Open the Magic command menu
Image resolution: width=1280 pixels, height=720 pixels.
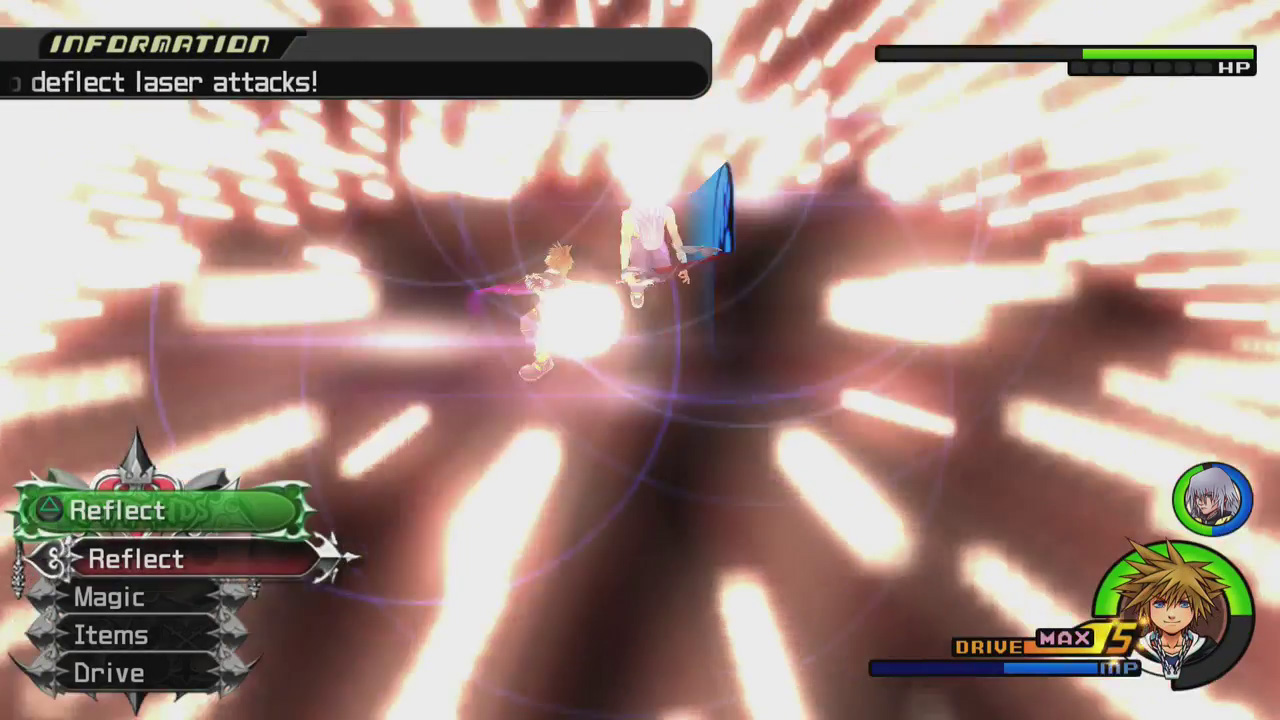point(110,598)
